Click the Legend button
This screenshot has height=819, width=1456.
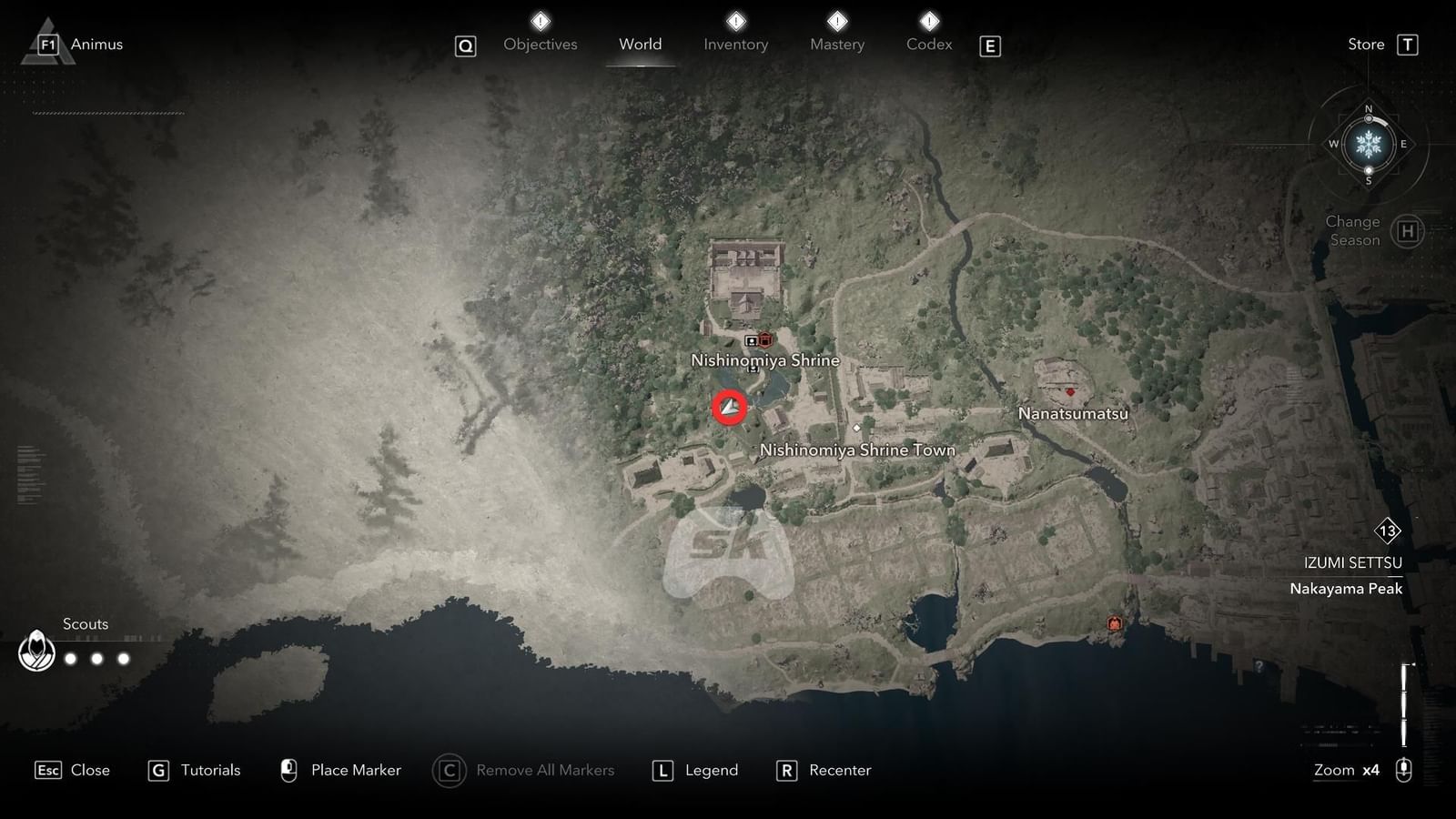tap(694, 770)
